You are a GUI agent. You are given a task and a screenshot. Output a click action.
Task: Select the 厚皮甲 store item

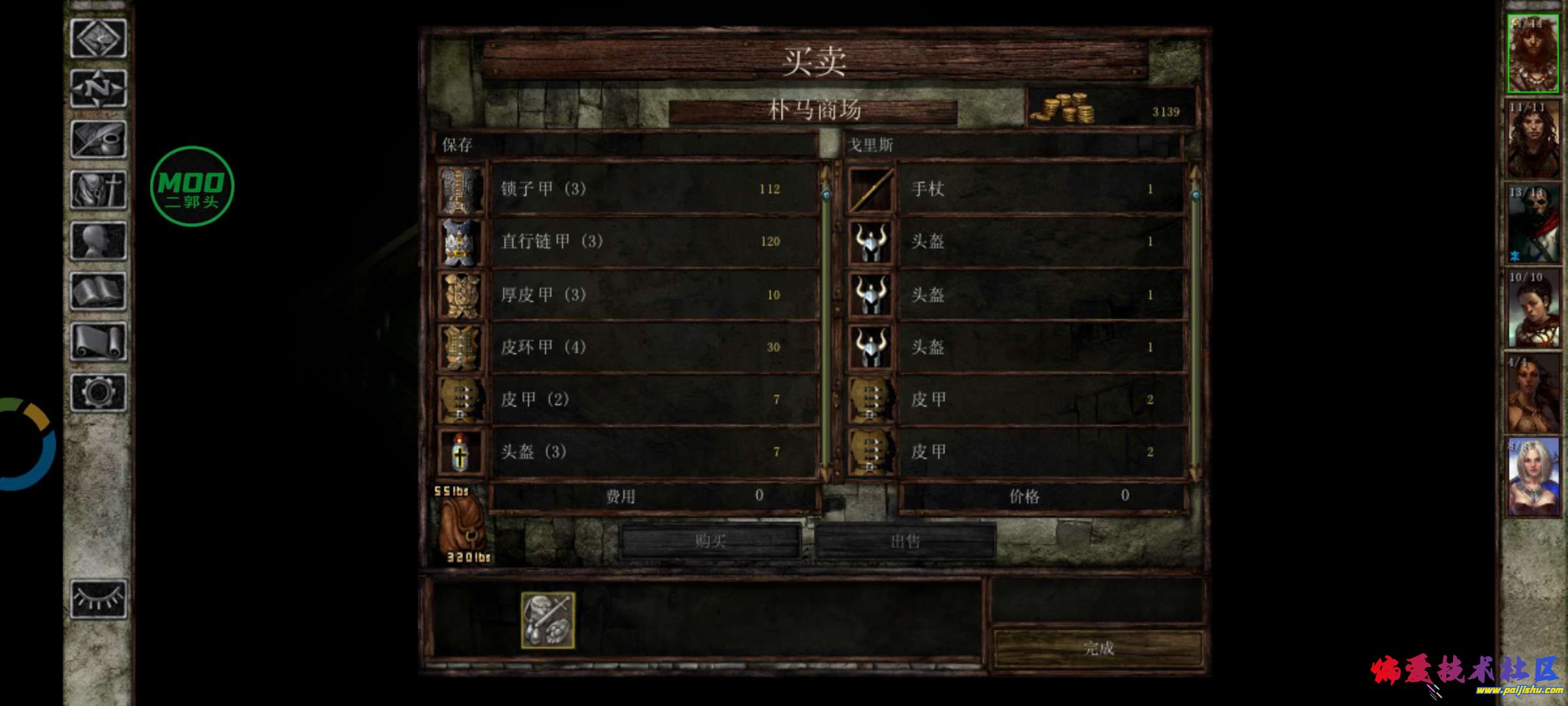point(653,294)
